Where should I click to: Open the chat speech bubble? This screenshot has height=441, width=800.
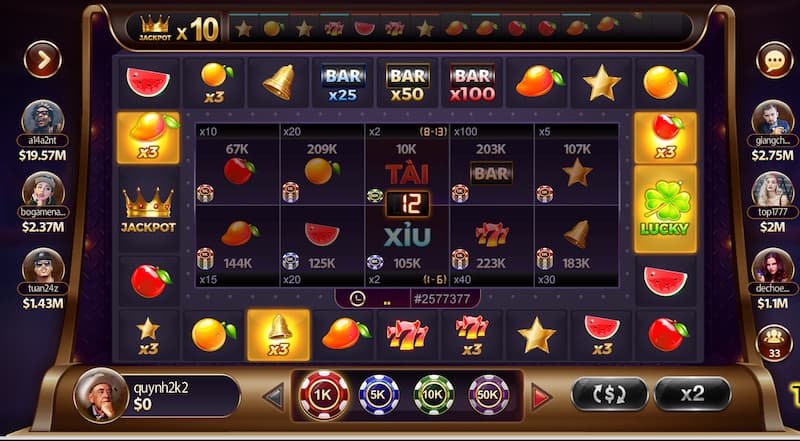[x=774, y=60]
